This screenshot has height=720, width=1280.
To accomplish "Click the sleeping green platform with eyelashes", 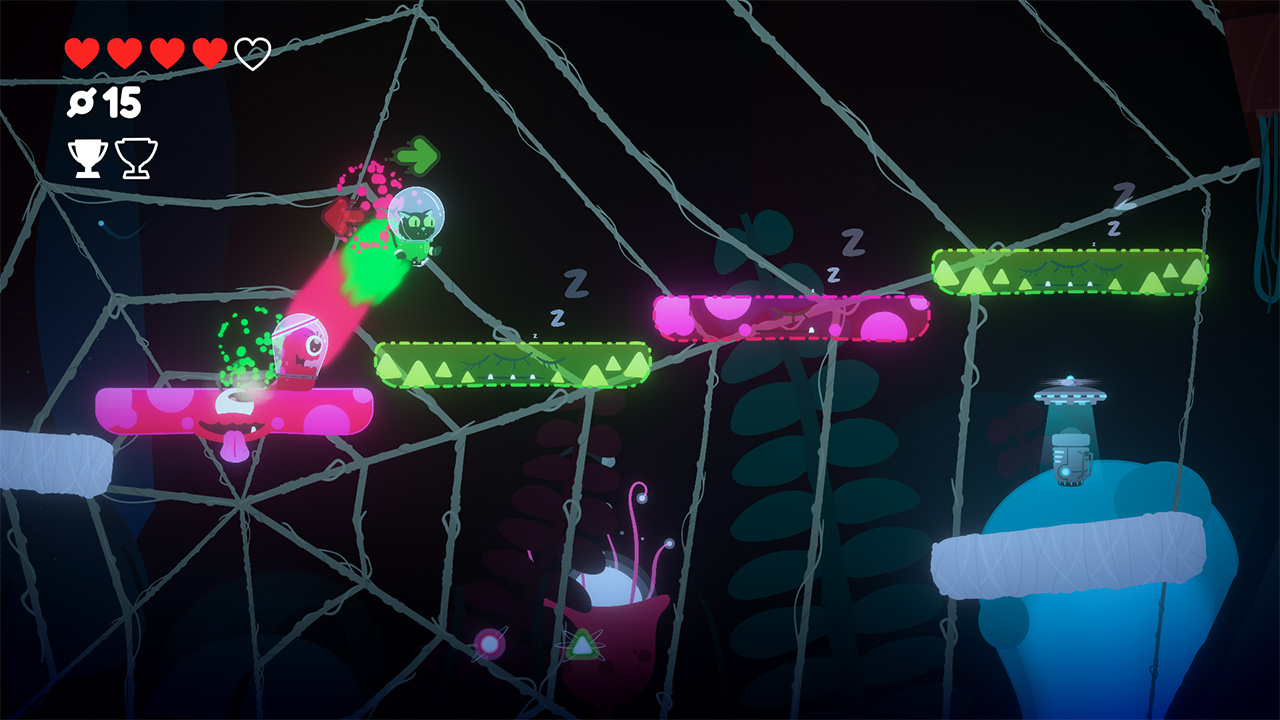I will [512, 365].
